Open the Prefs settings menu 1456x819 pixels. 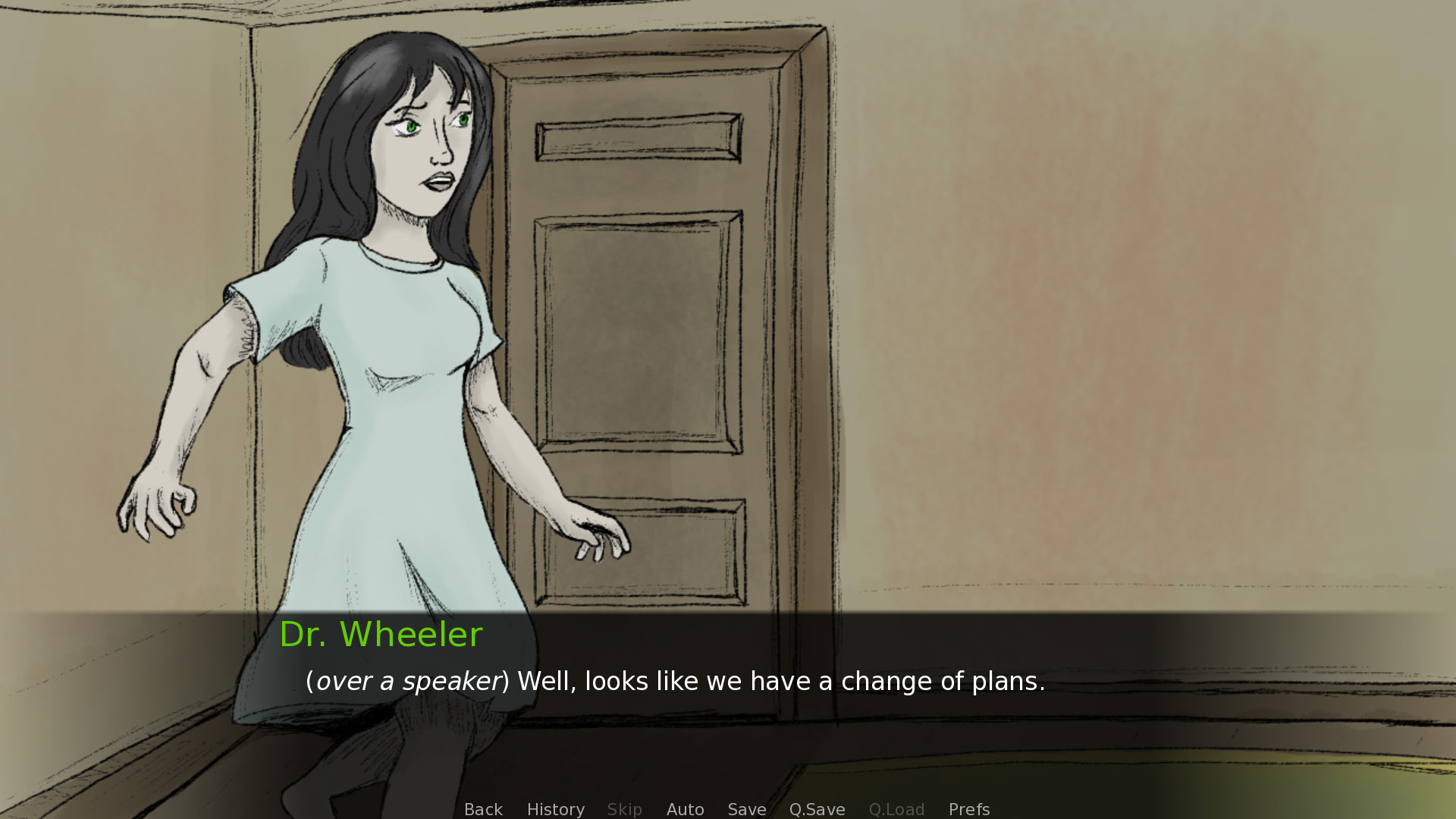point(968,809)
